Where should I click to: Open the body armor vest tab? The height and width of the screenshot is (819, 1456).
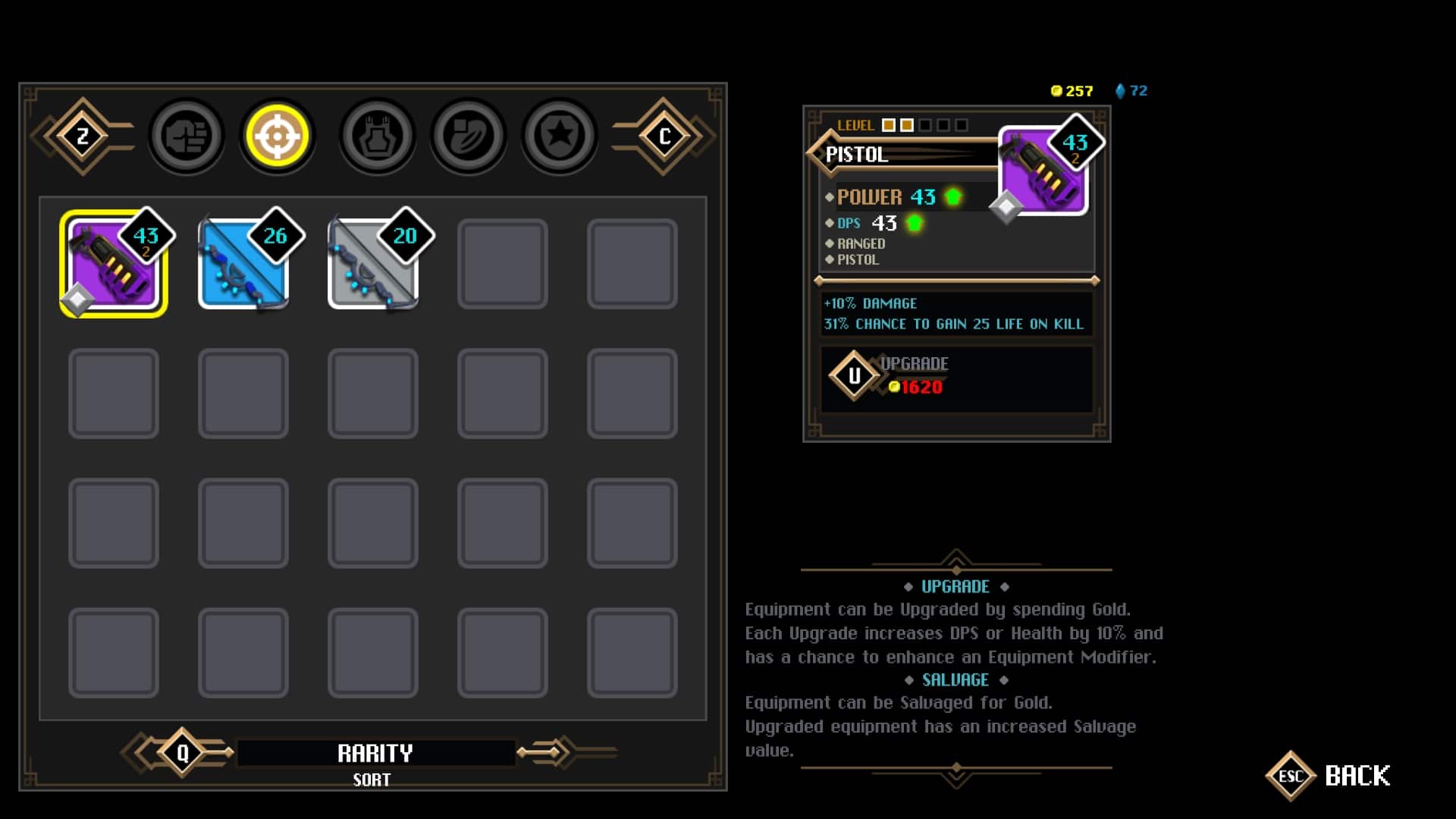[377, 136]
